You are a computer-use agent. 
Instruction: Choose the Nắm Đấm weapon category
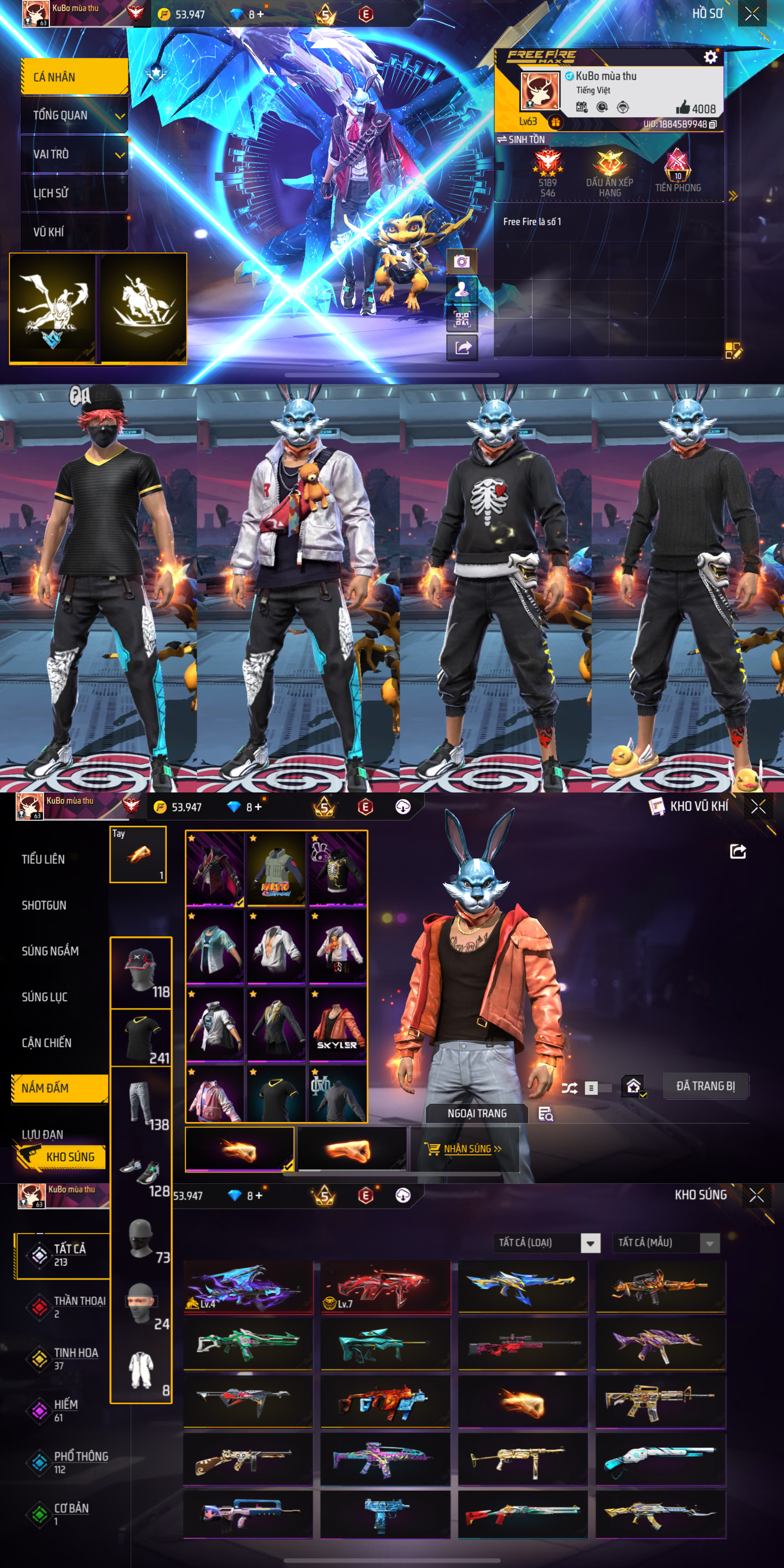[59, 1088]
